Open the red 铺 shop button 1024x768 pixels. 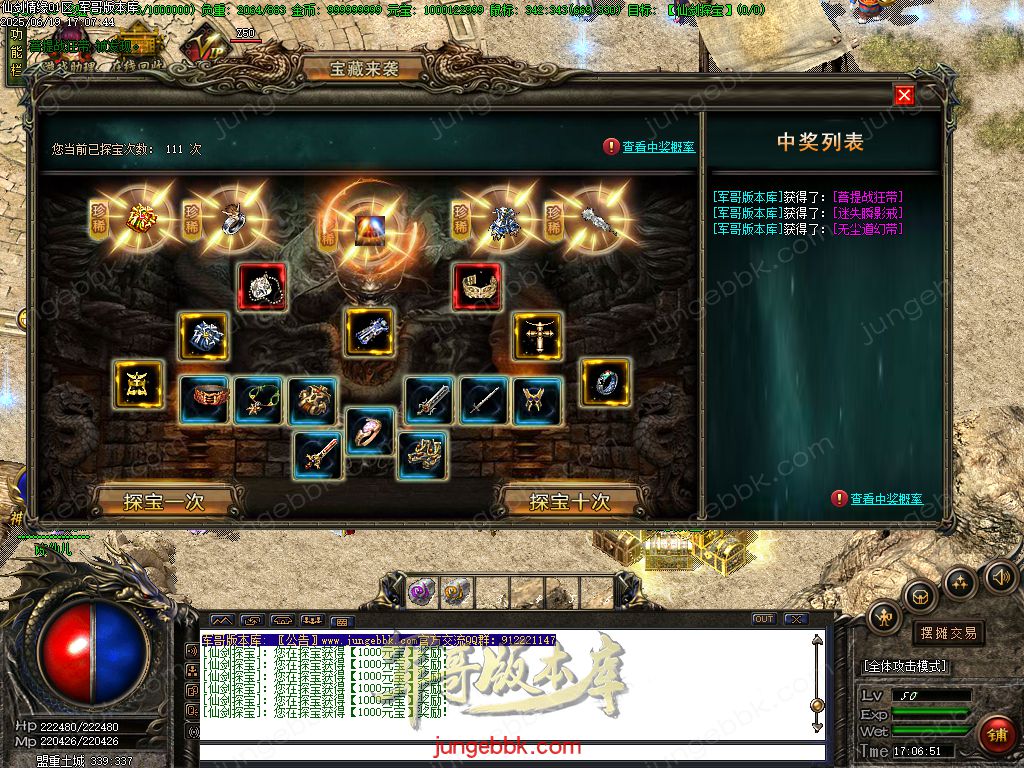[996, 736]
